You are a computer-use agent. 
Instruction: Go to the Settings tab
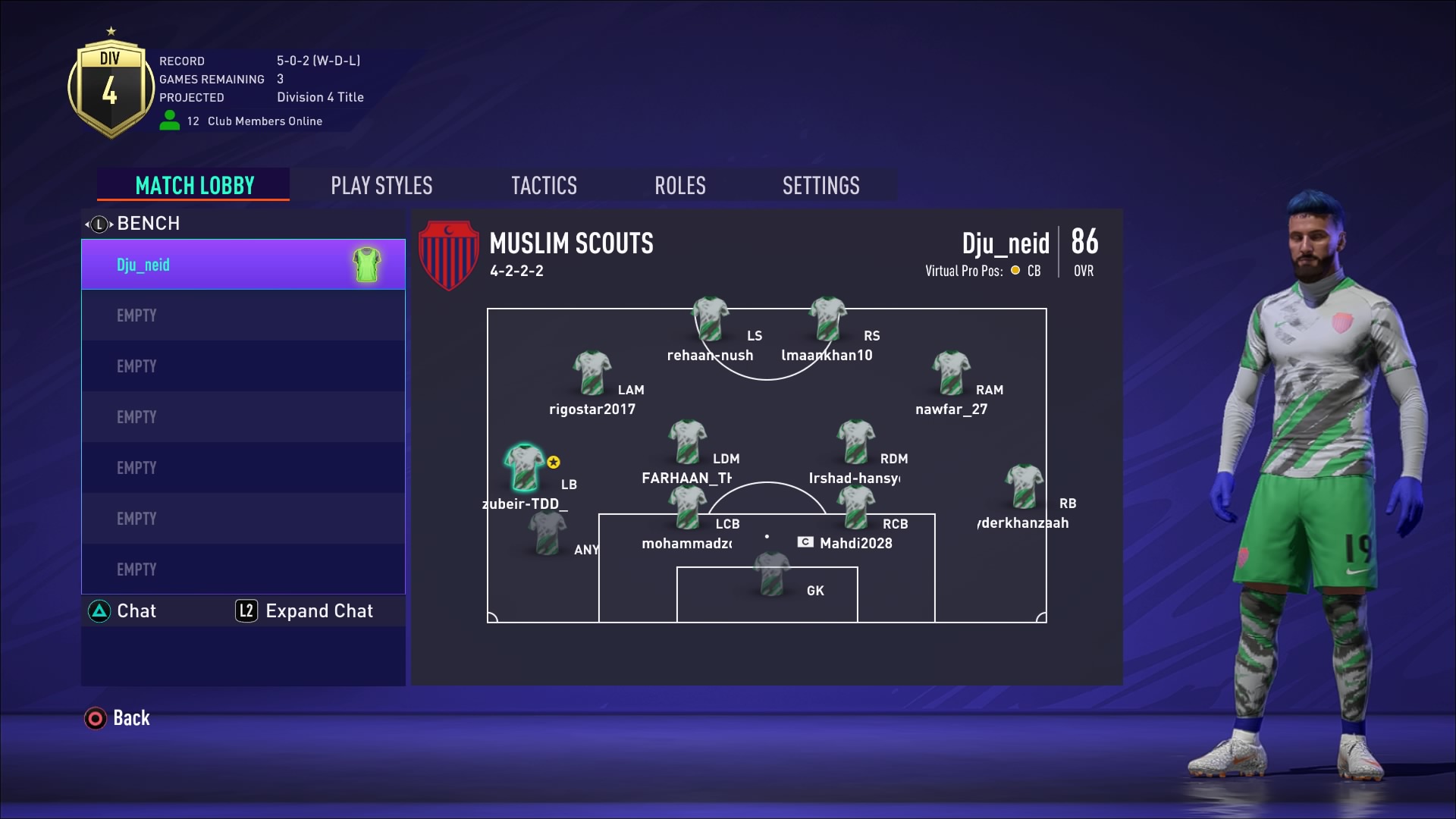click(x=821, y=186)
